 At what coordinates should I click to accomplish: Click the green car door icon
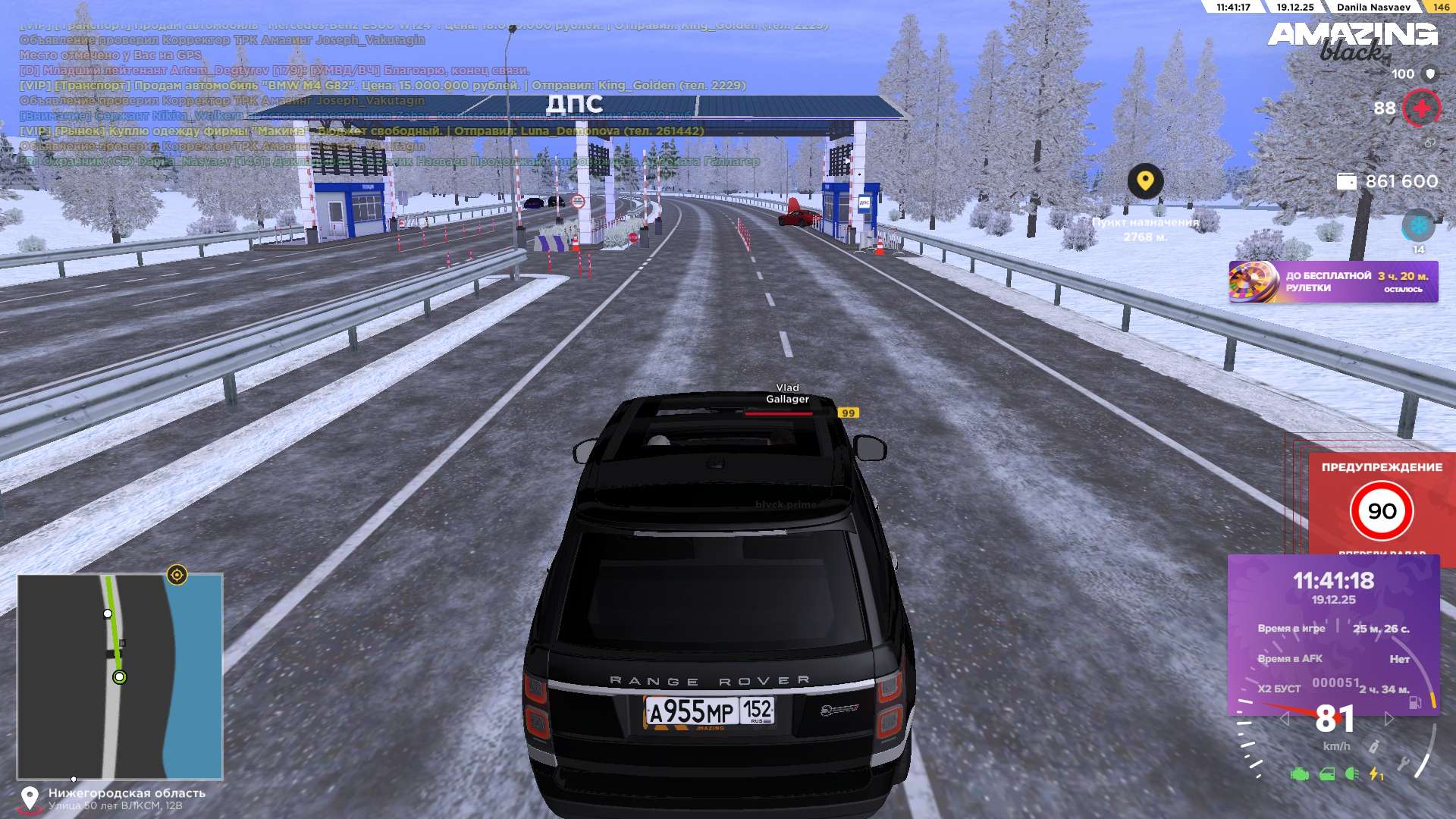[x=1326, y=774]
